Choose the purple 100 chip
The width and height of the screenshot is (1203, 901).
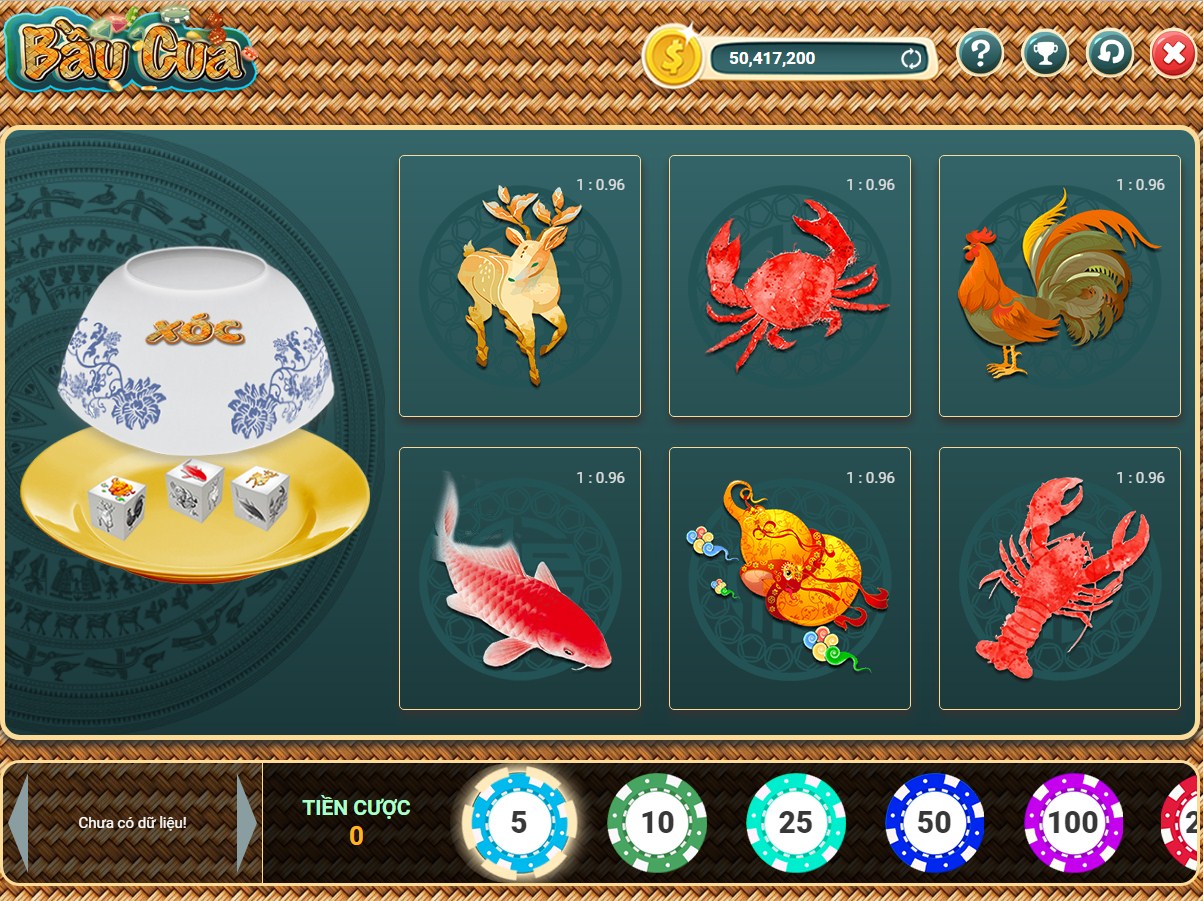coord(1073,822)
